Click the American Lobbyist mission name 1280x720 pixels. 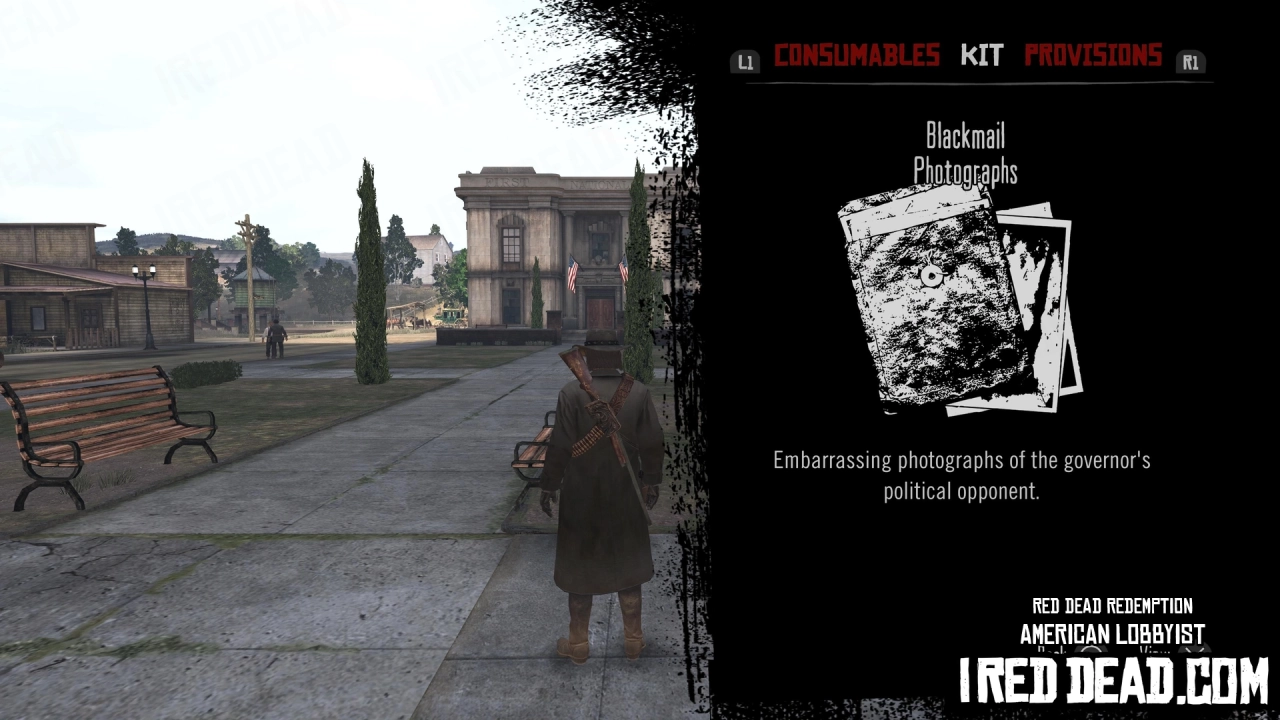[x=1110, y=632]
